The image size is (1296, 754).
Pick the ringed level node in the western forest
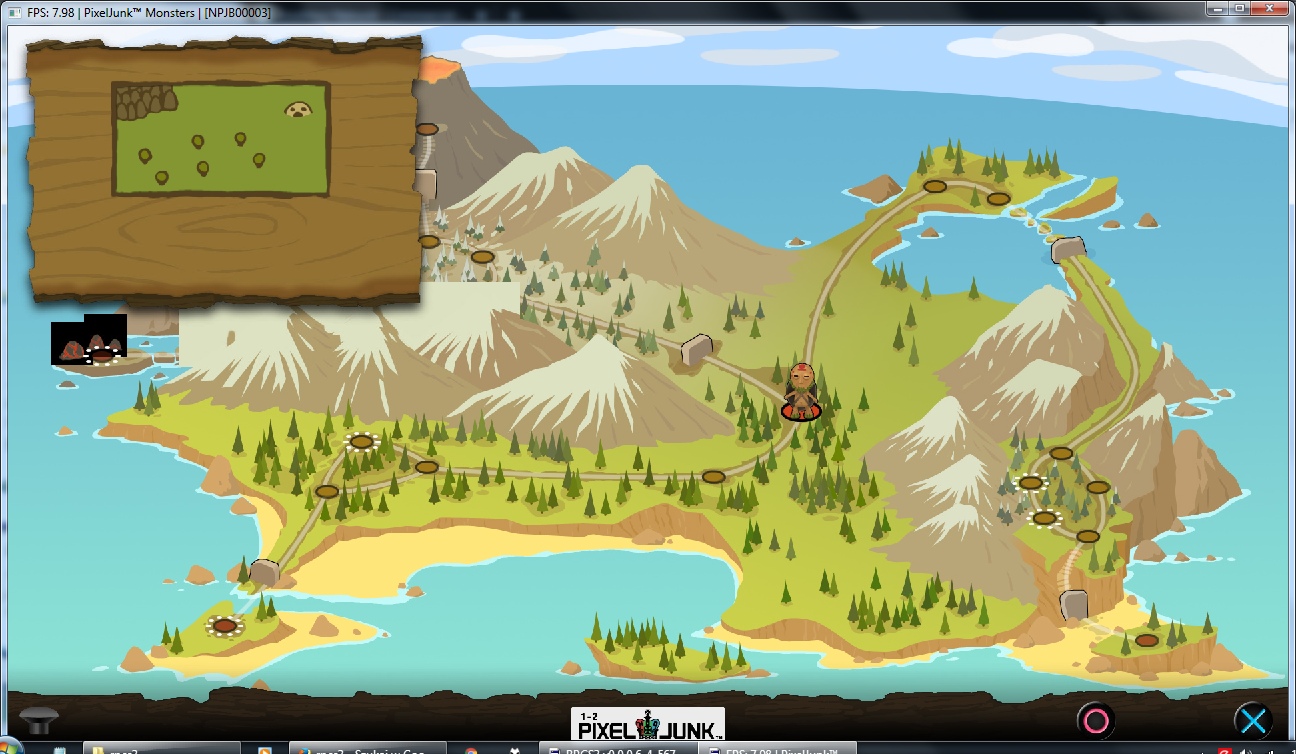tap(361, 441)
